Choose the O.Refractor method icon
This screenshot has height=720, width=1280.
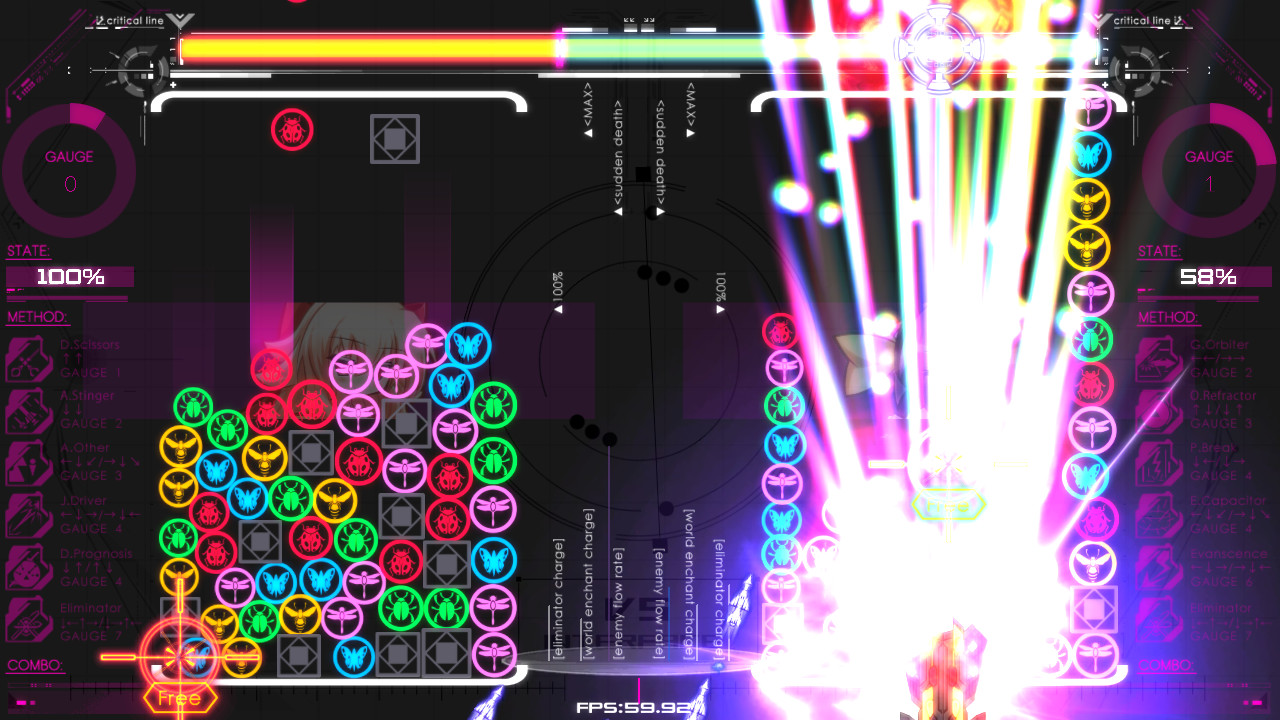1161,408
